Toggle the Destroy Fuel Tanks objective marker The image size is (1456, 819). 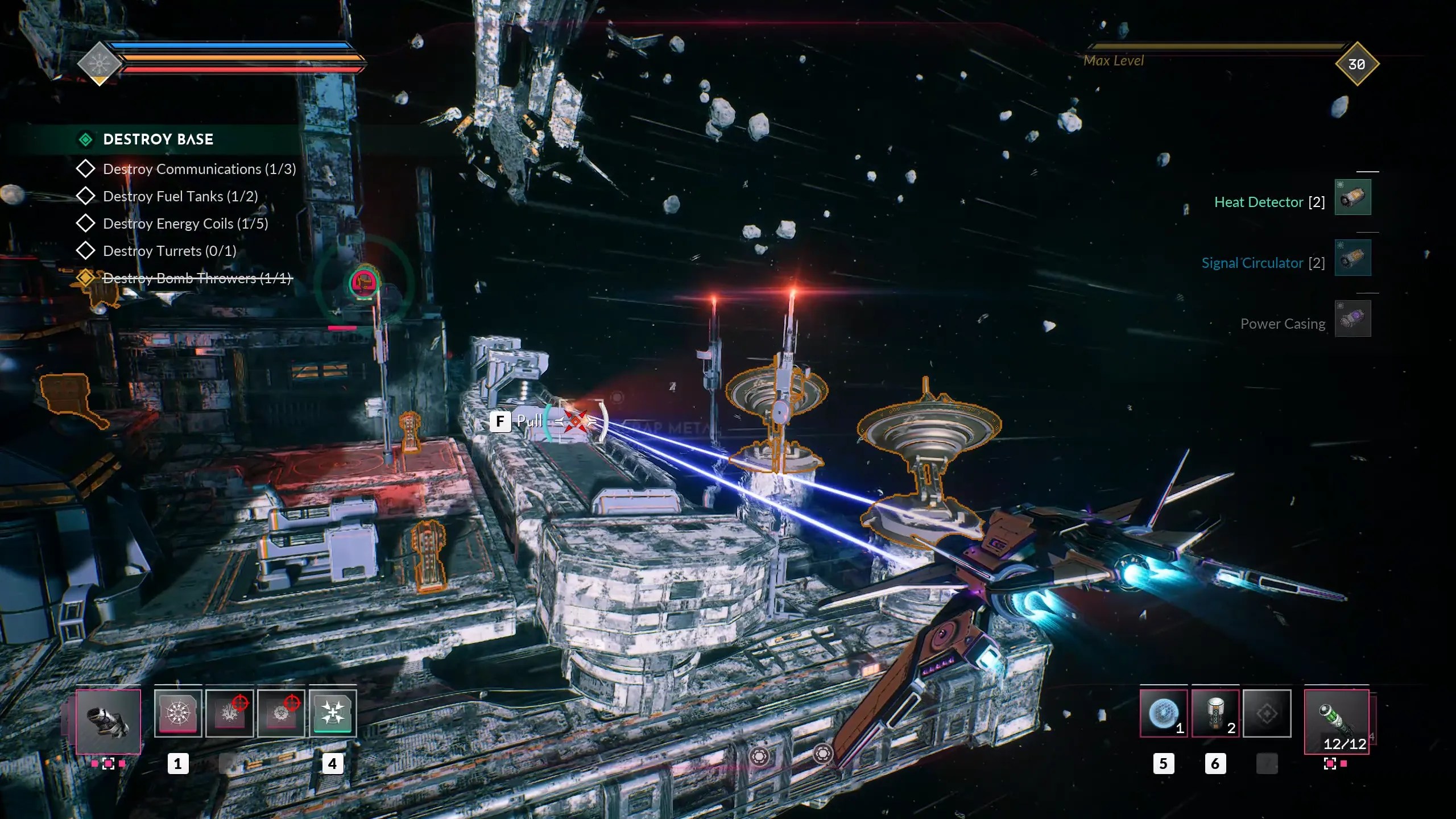click(86, 196)
